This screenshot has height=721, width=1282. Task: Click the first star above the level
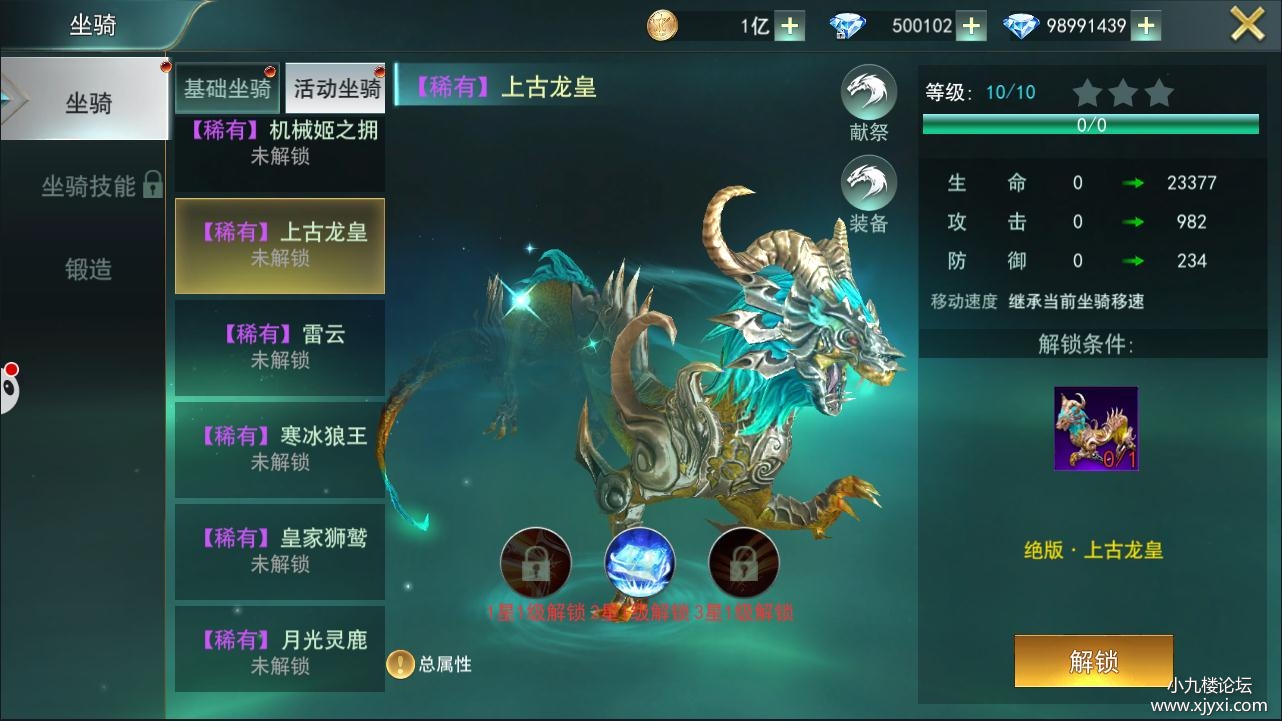(x=1086, y=92)
